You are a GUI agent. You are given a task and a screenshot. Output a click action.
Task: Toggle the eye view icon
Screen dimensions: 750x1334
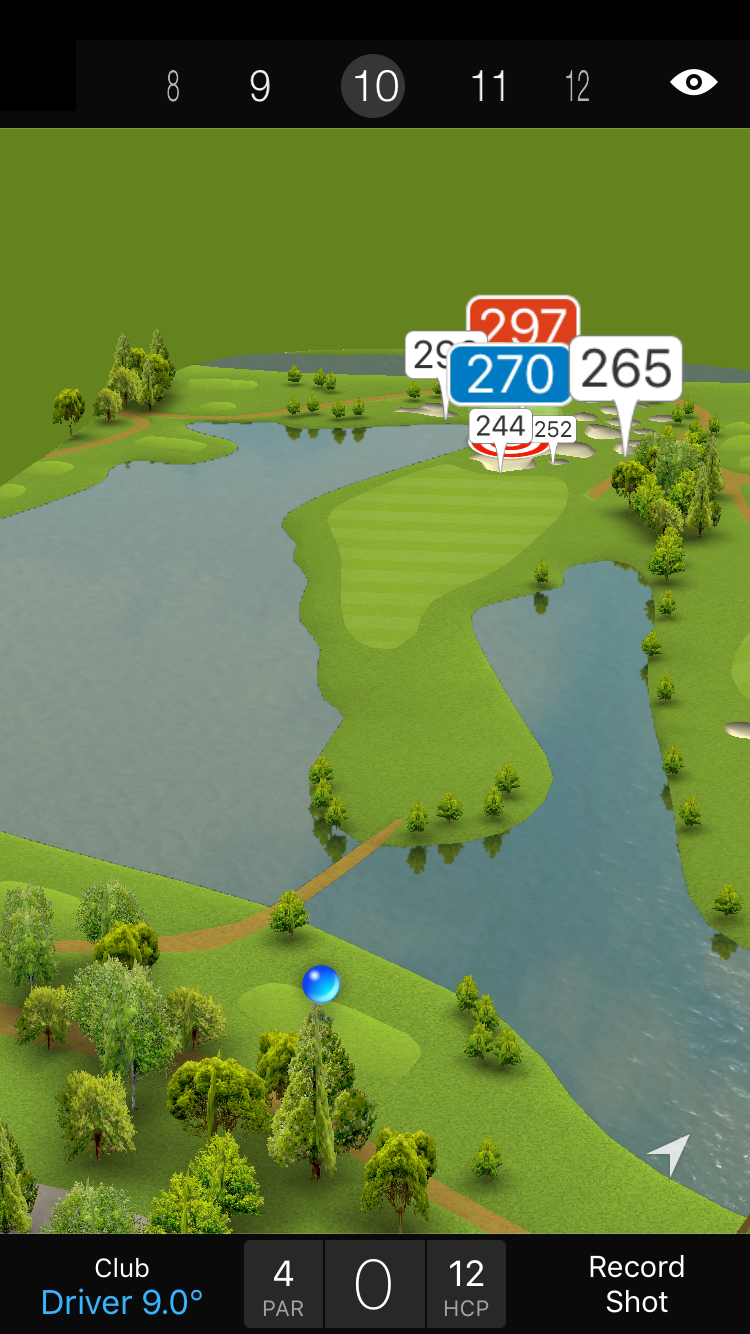click(693, 82)
